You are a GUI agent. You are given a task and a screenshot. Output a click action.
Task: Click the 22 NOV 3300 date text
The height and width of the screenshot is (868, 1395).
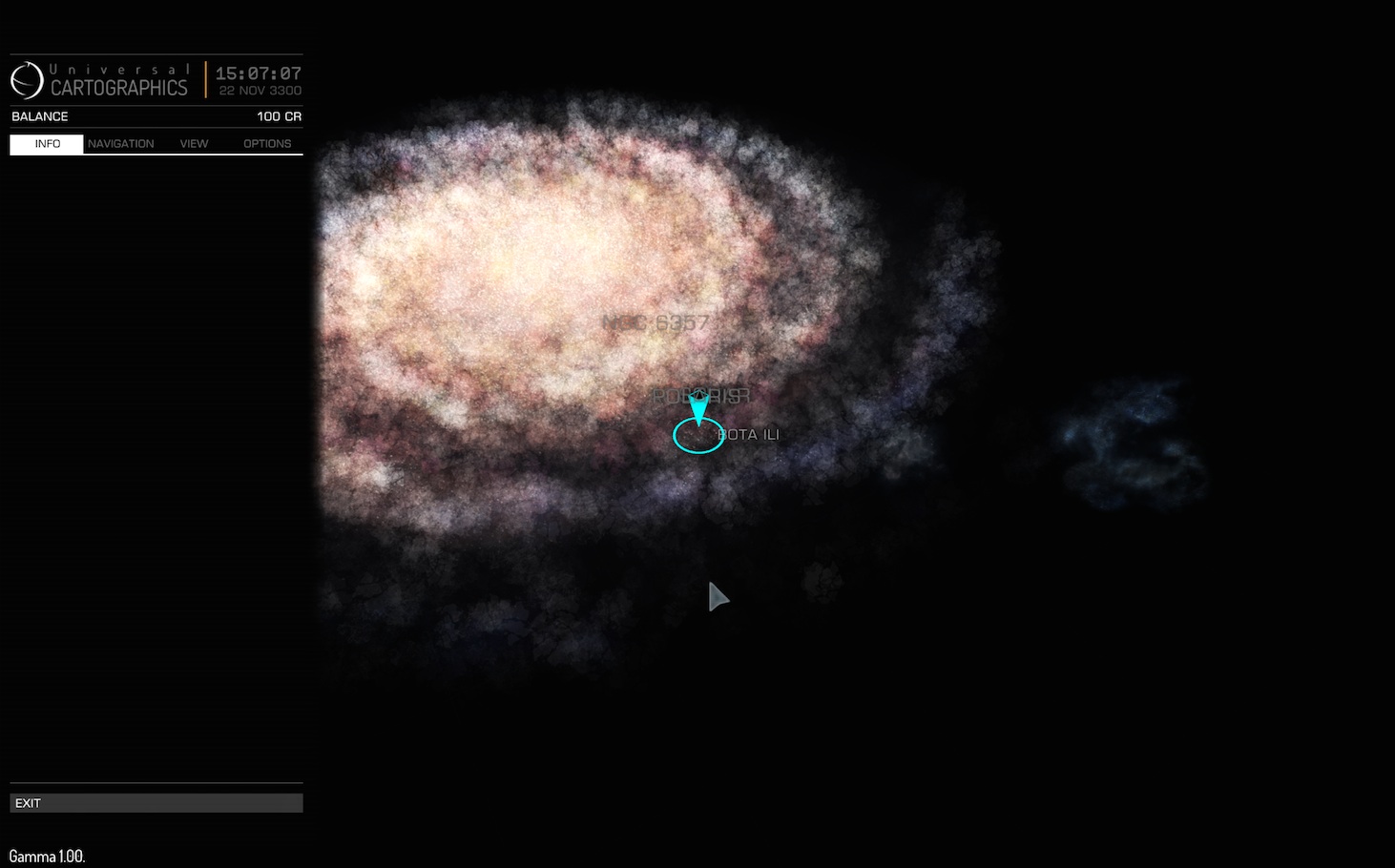pyautogui.click(x=259, y=91)
